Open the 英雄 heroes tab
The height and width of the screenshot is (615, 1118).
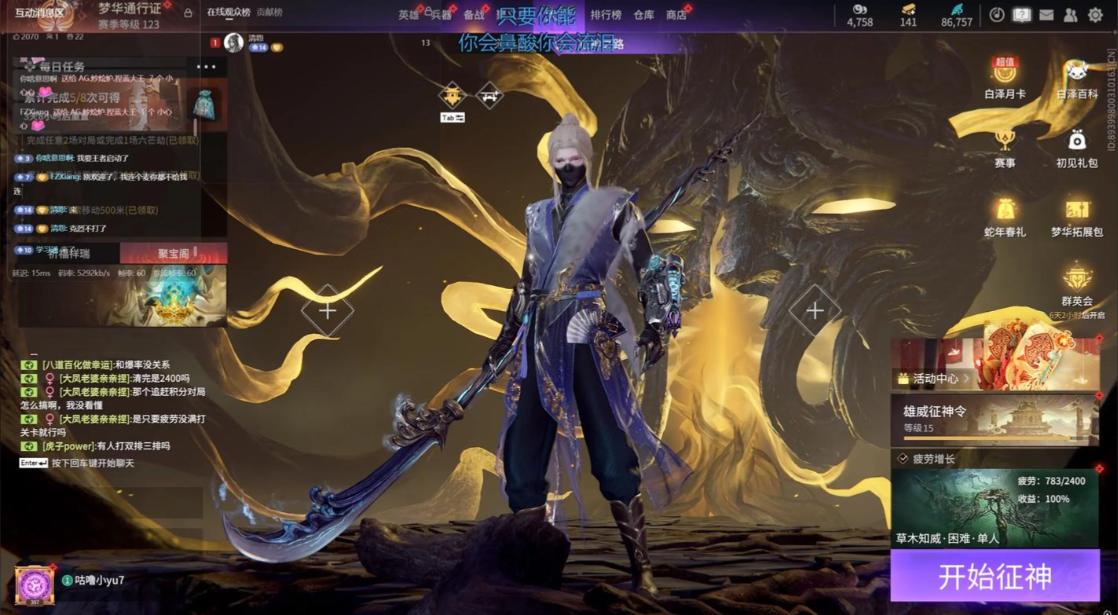coord(408,15)
